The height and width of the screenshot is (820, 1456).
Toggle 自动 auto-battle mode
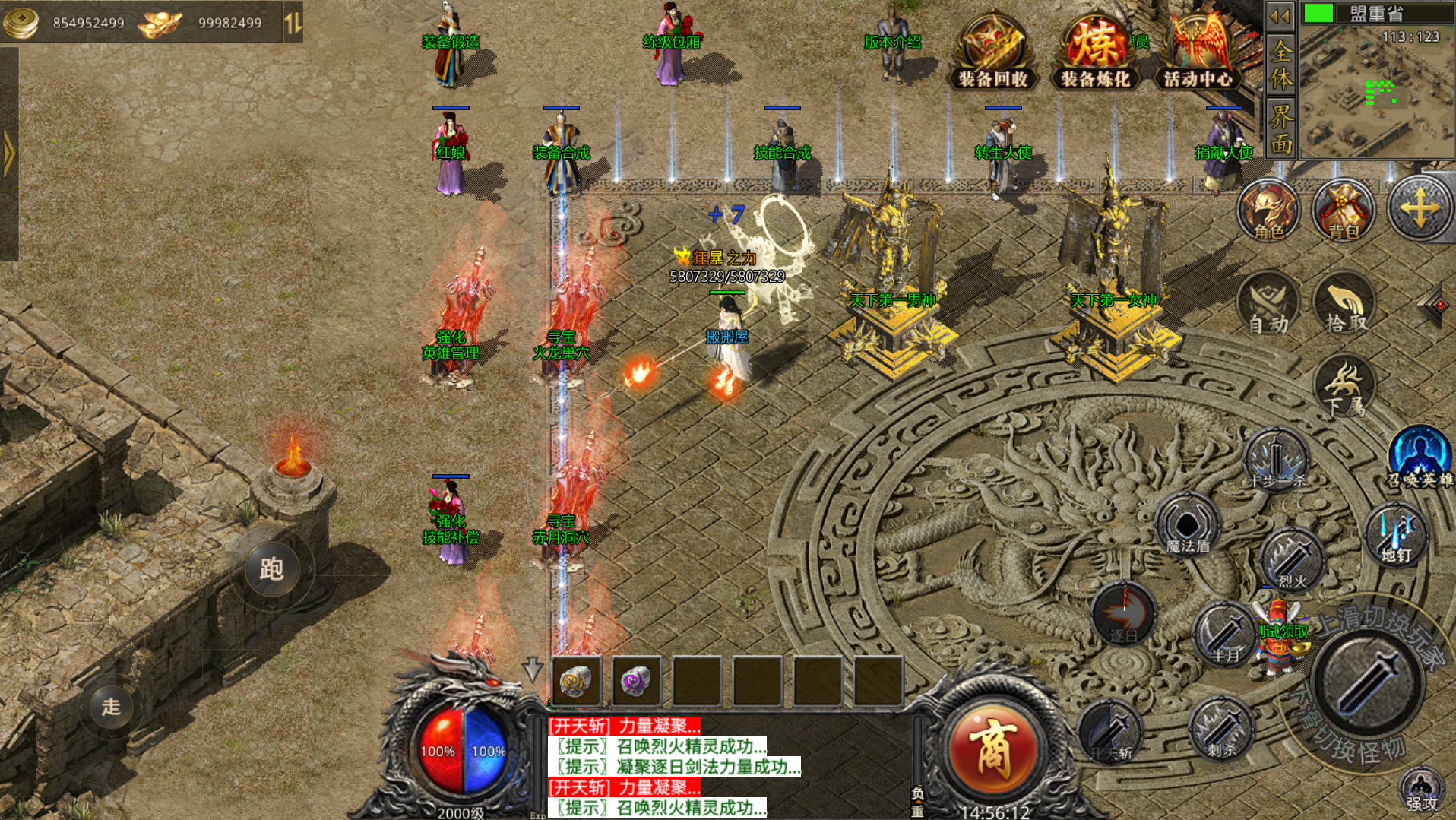pyautogui.click(x=1268, y=305)
